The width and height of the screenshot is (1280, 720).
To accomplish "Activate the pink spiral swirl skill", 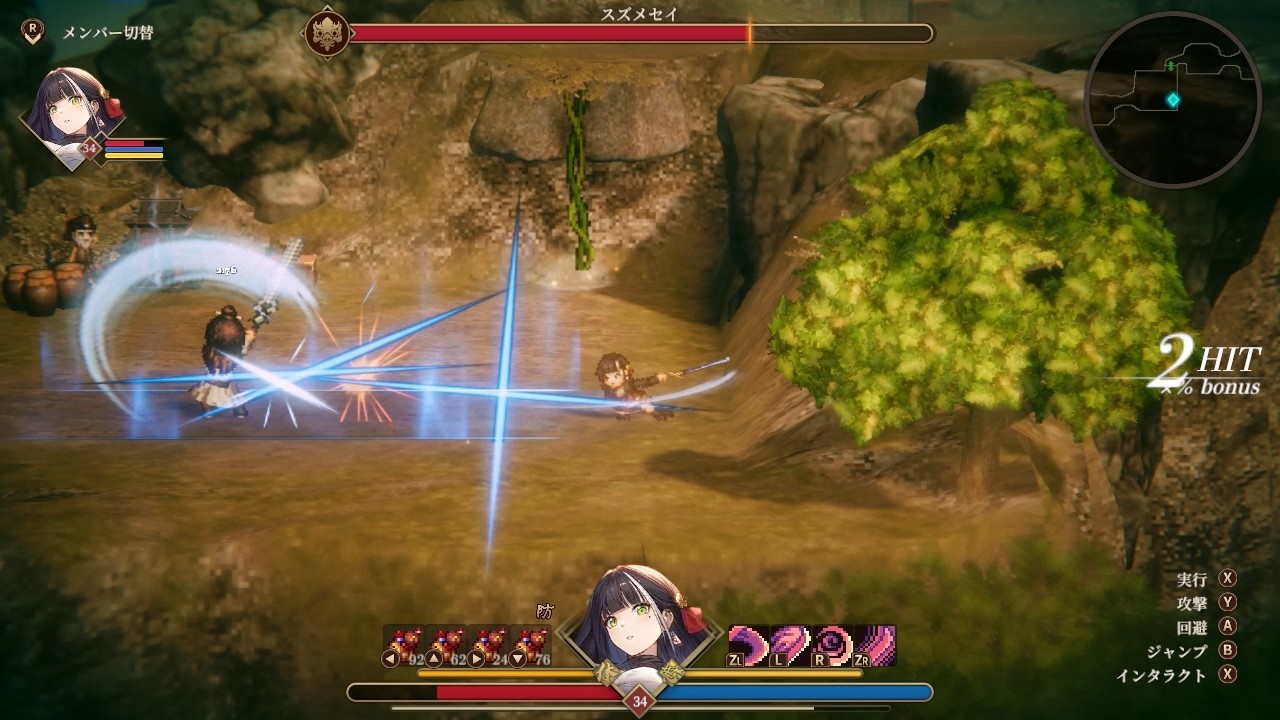I will 832,644.
